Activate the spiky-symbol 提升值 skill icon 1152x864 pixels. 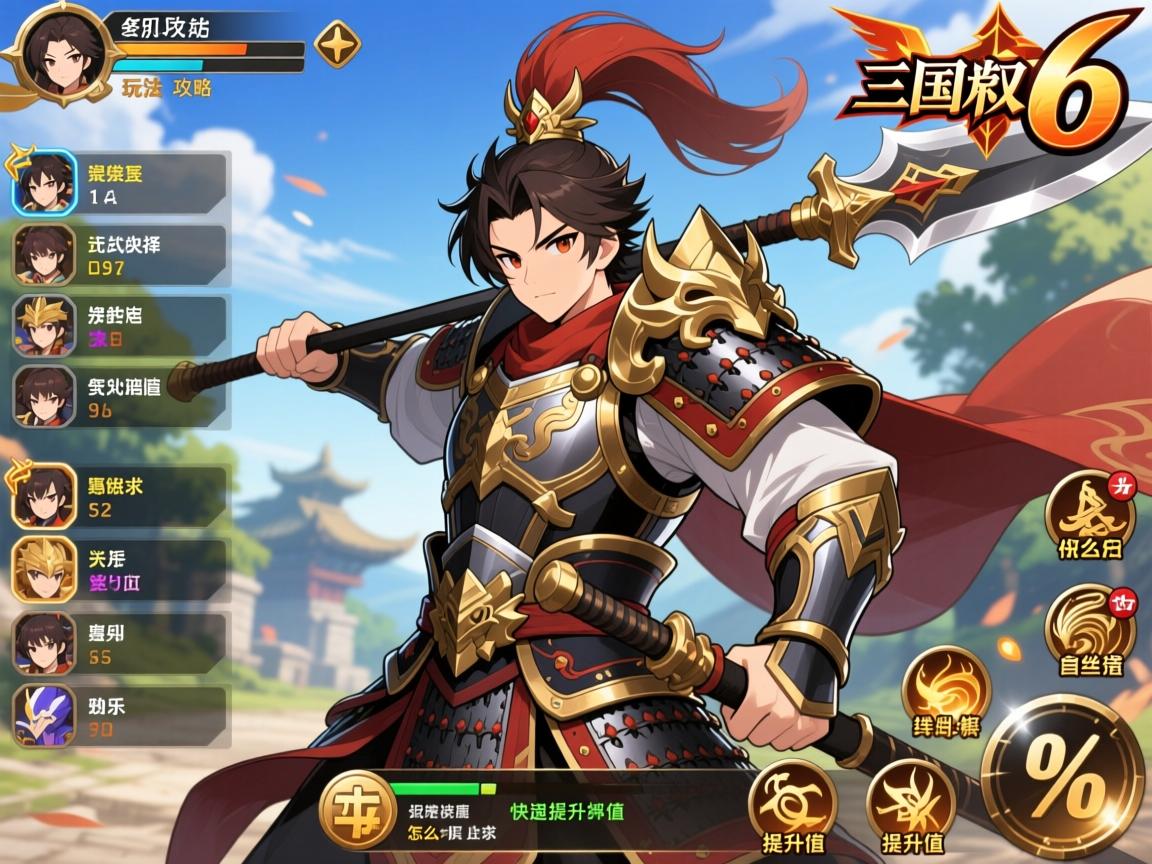[911, 803]
